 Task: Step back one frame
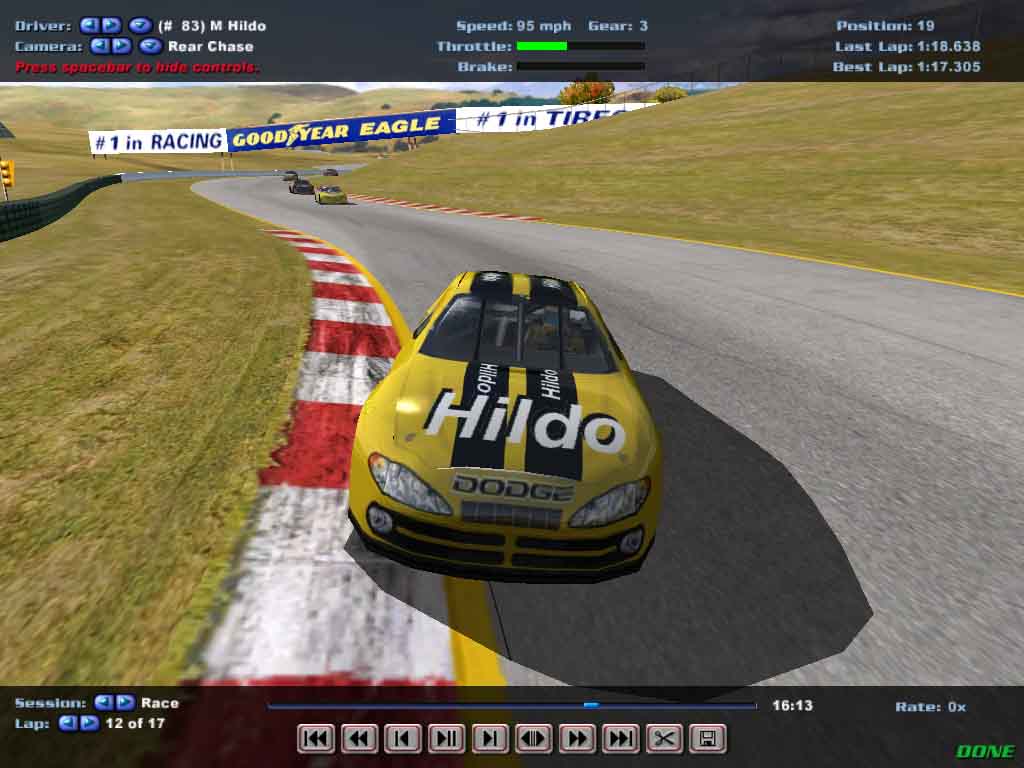click(x=402, y=739)
